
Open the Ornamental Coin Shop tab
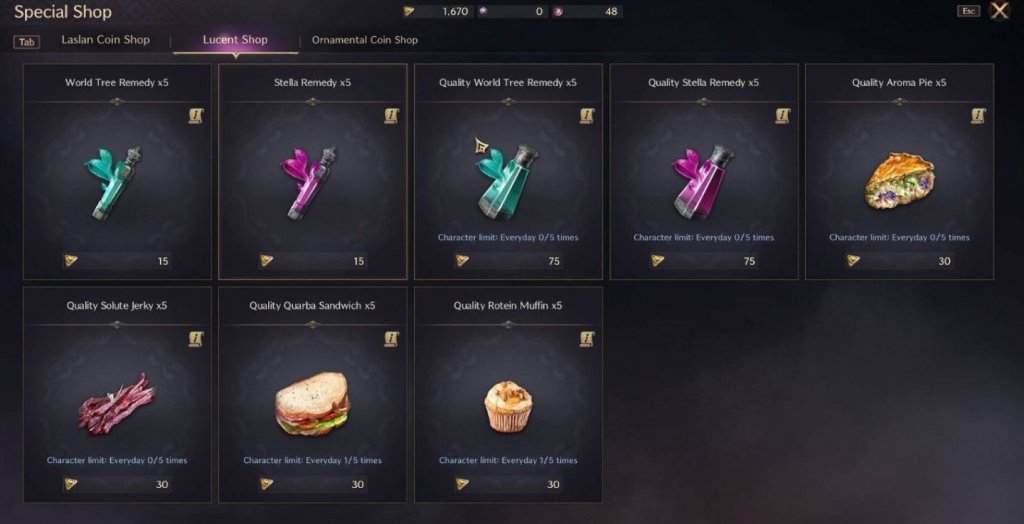tap(364, 40)
